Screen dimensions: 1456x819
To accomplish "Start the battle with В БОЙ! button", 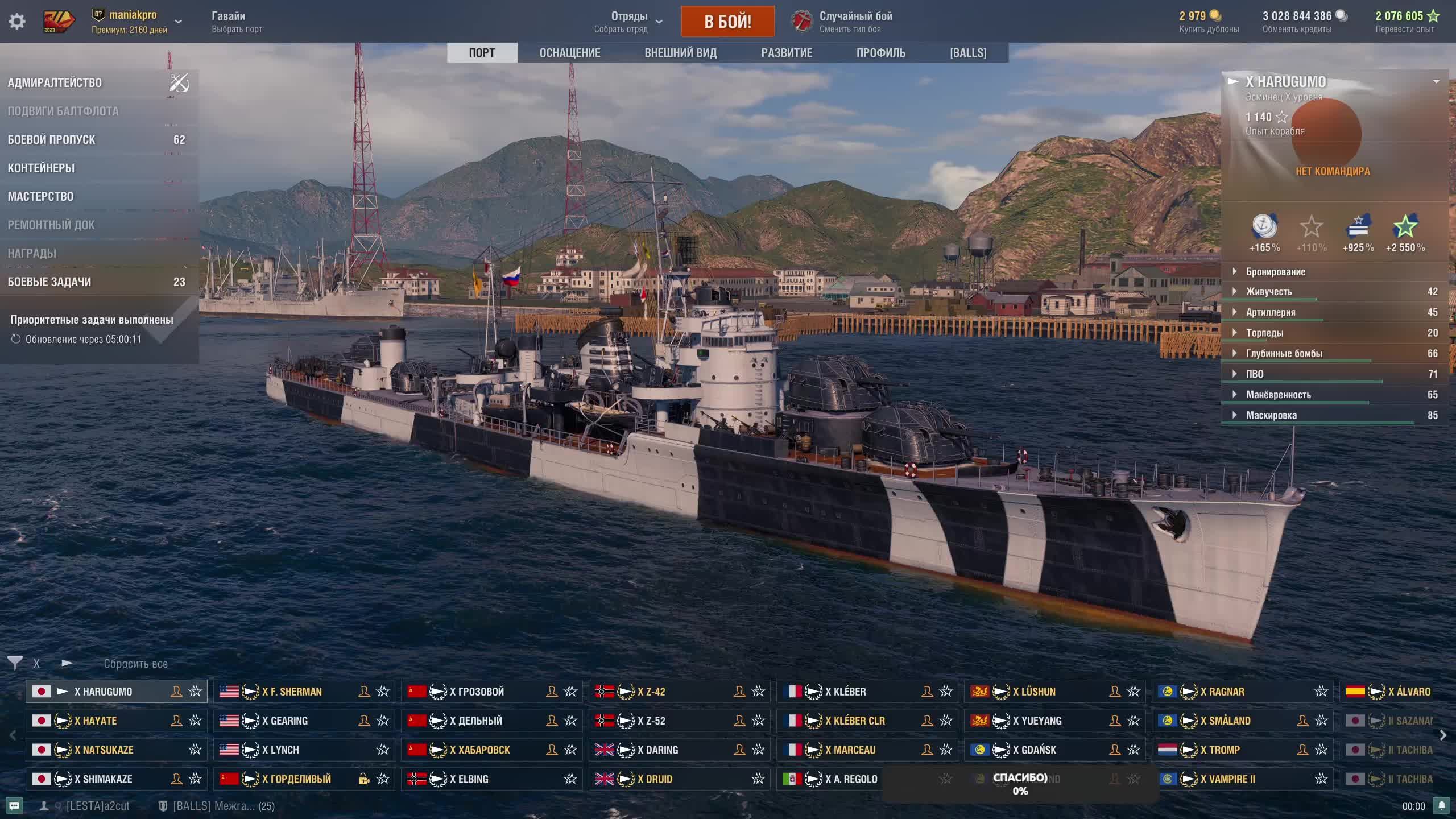I will [727, 22].
